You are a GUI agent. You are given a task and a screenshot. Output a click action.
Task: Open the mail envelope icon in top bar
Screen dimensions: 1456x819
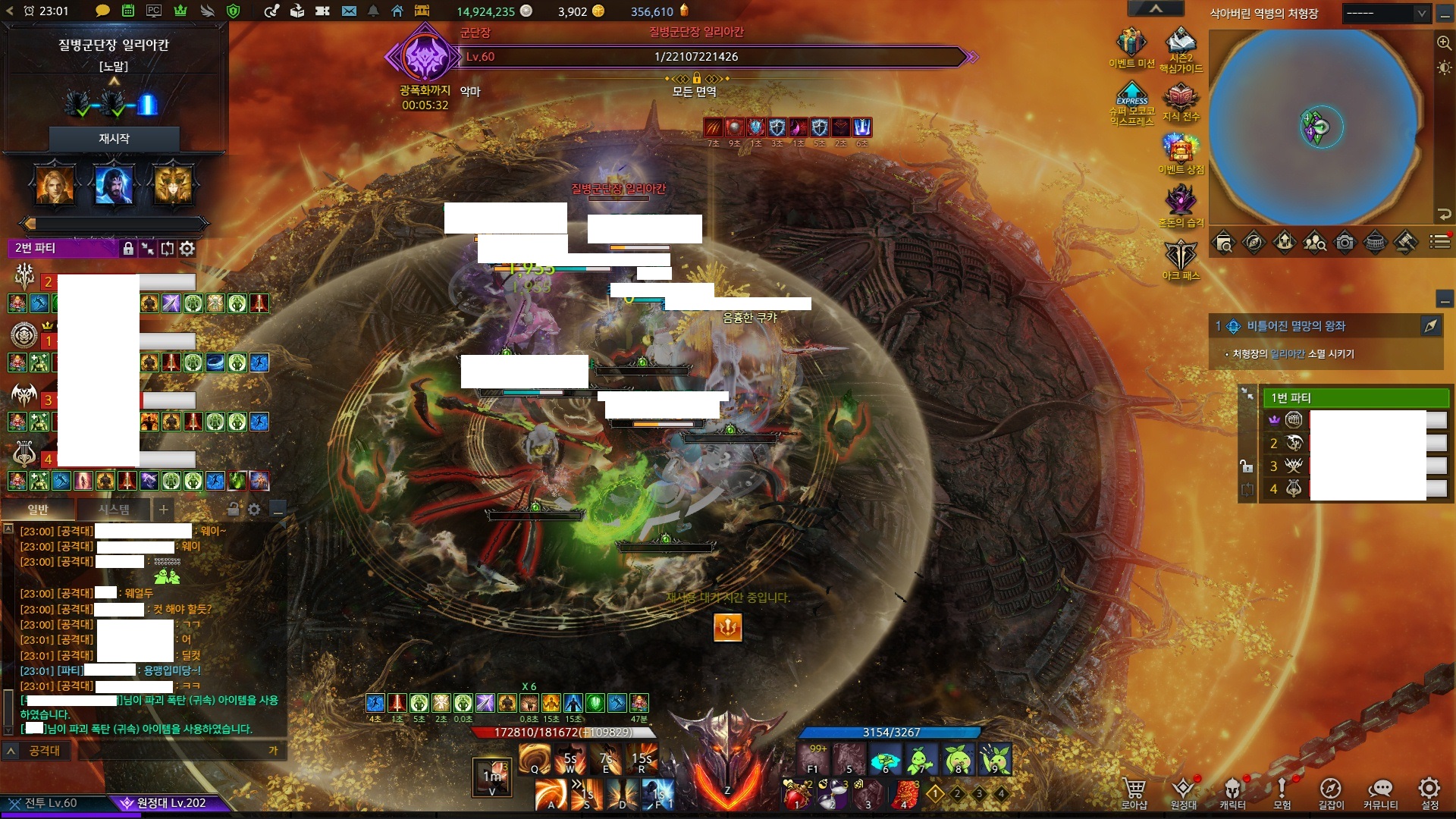[349, 11]
